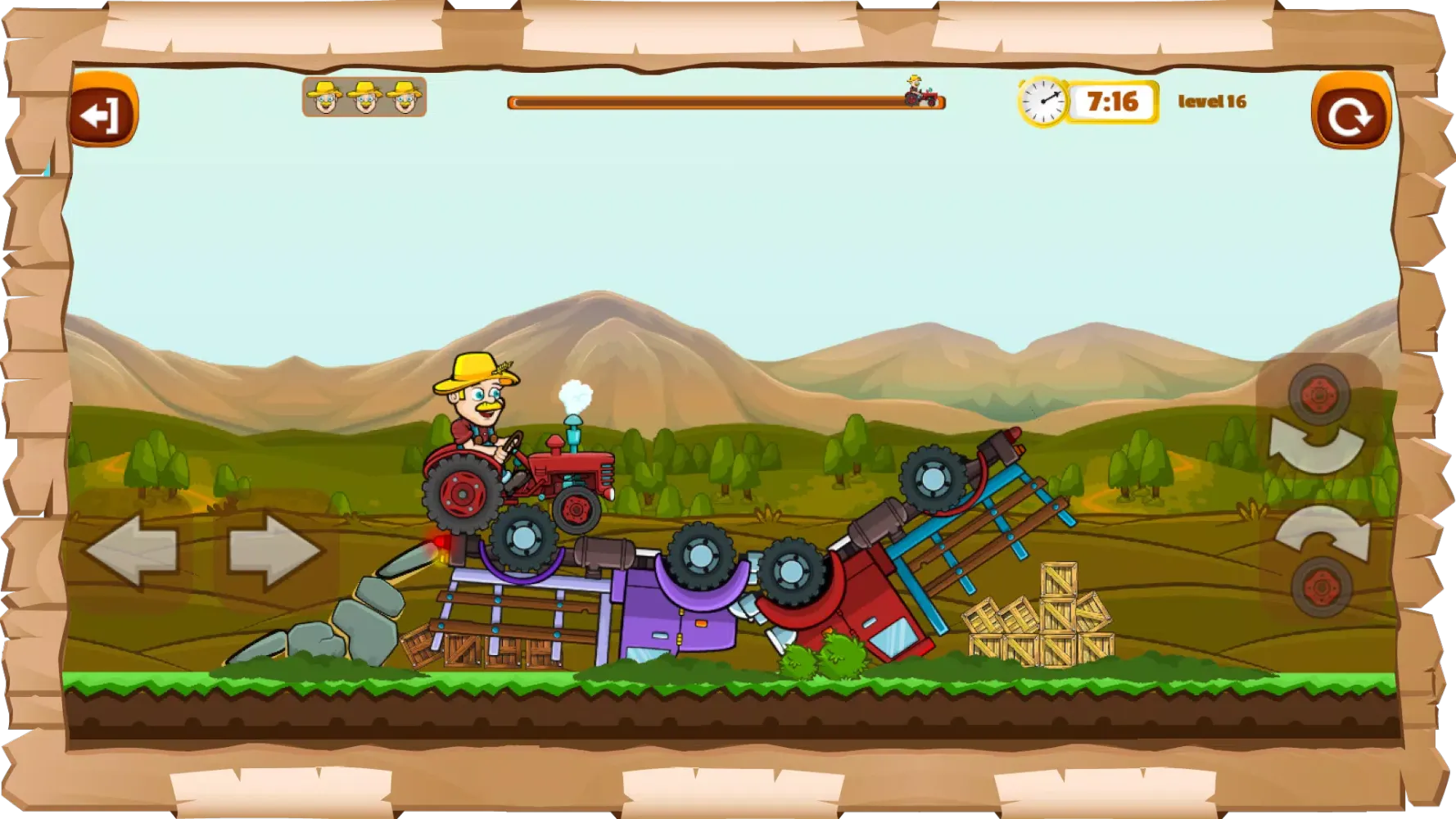Click the exit level button
The image size is (1456, 819).
tap(102, 111)
